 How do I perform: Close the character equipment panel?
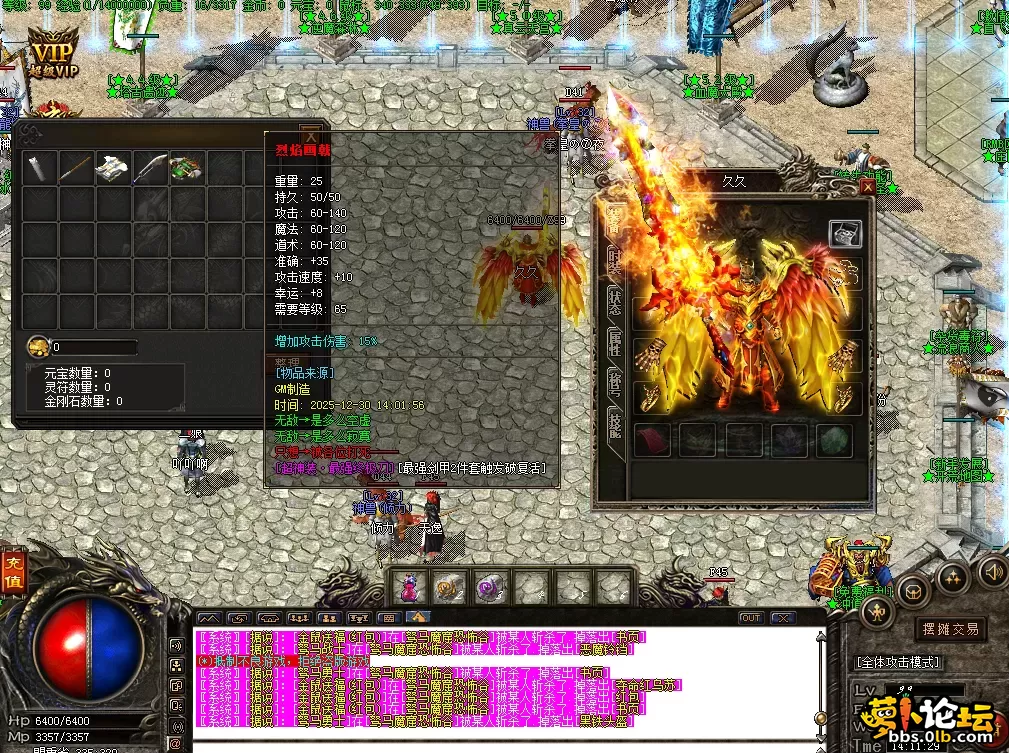click(867, 186)
